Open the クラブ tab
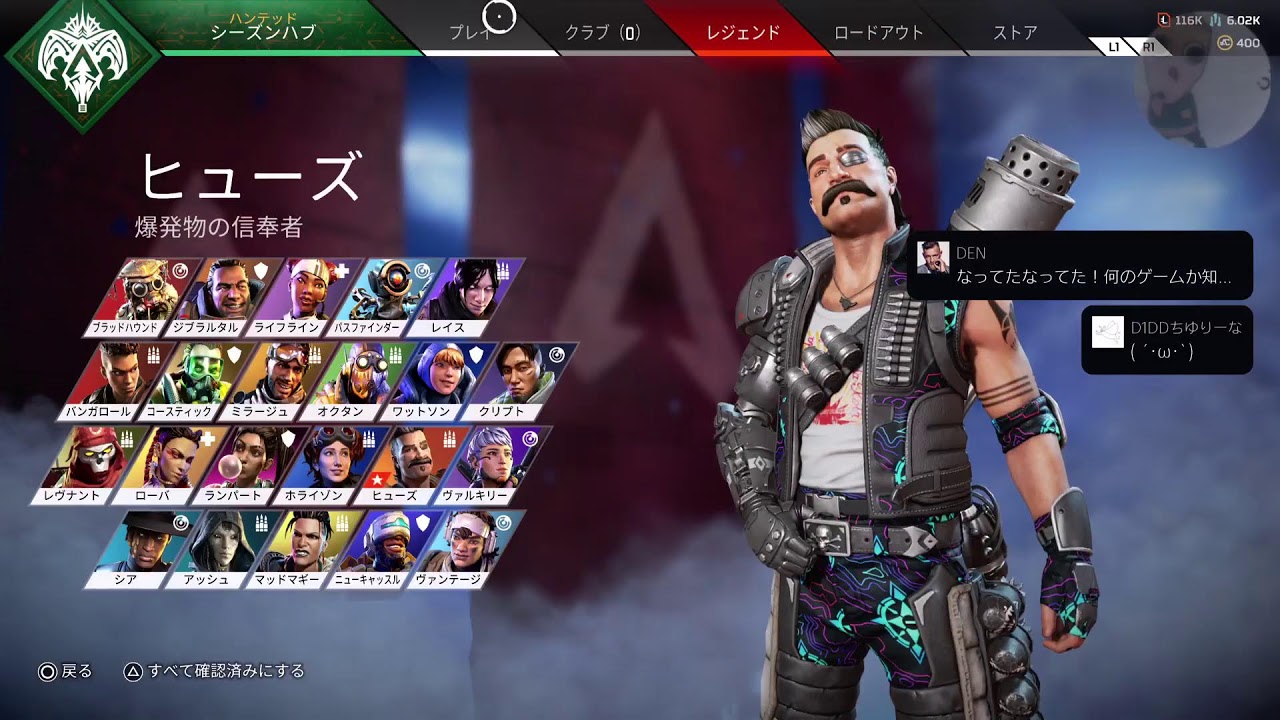Screen dimensions: 1280x720 coord(602,32)
